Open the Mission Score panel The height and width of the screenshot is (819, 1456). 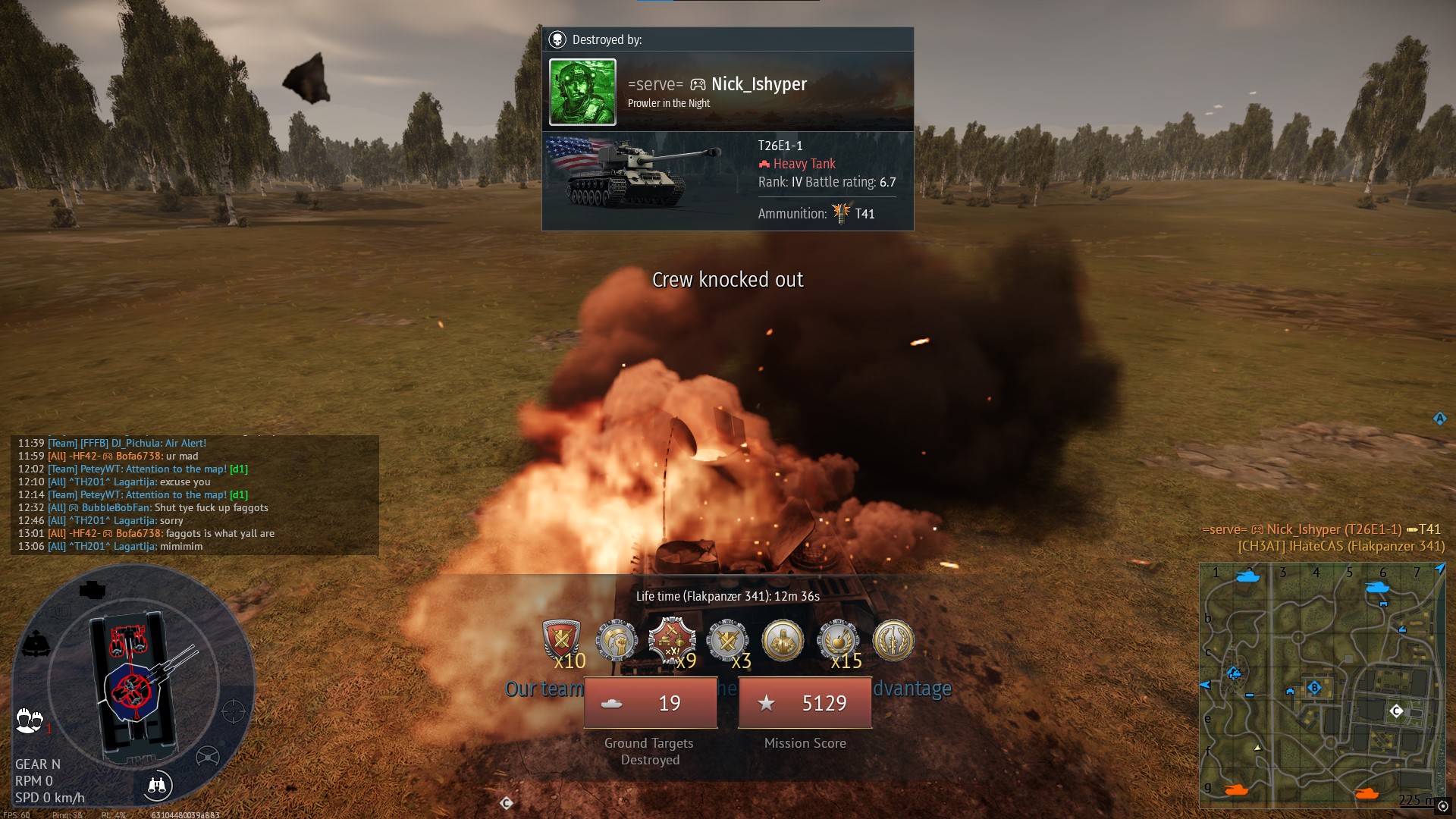click(x=805, y=703)
